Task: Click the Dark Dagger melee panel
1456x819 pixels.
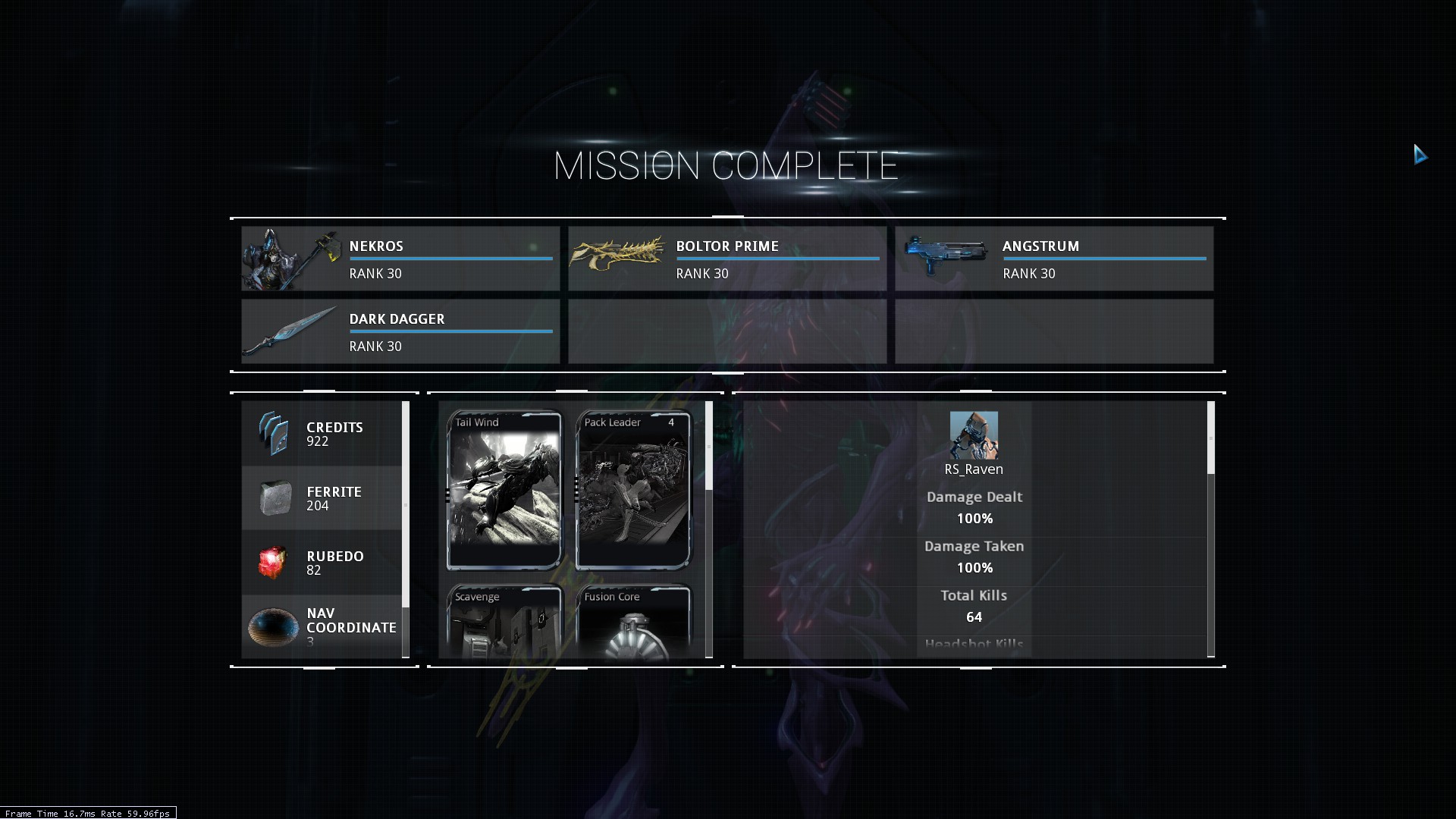Action: tap(400, 331)
